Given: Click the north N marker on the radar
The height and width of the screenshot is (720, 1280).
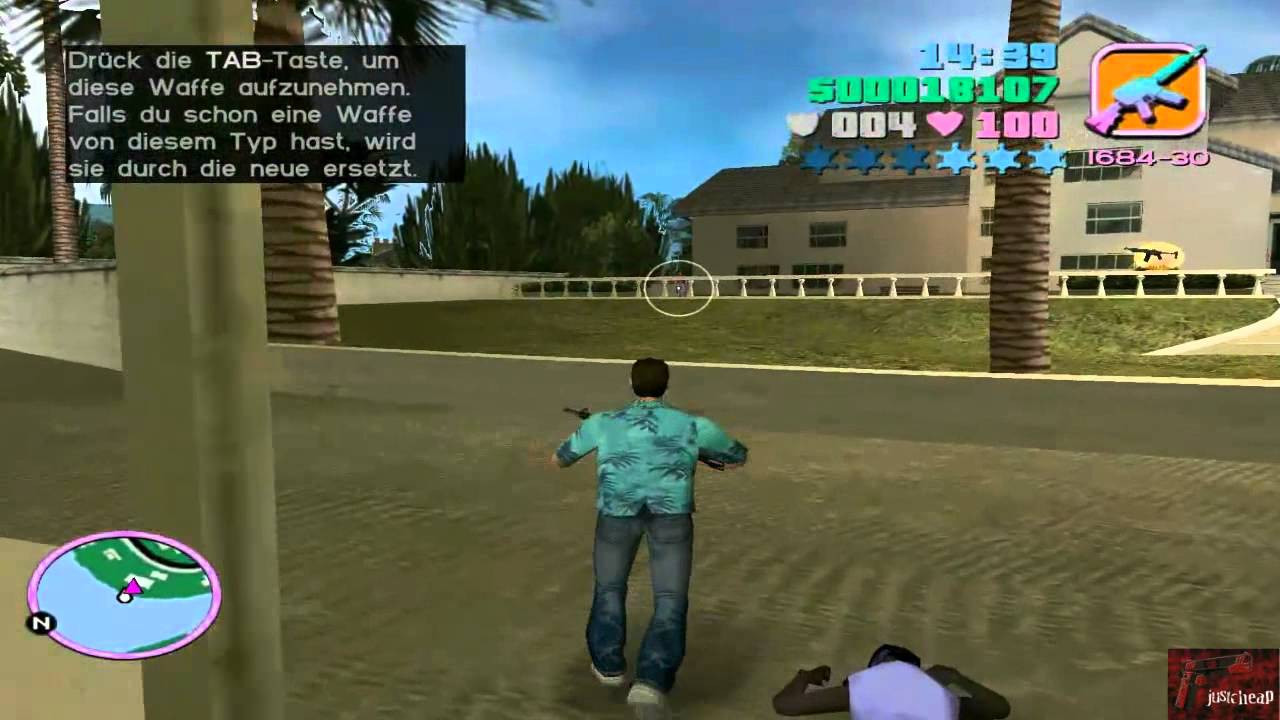Looking at the screenshot, I should [41, 624].
